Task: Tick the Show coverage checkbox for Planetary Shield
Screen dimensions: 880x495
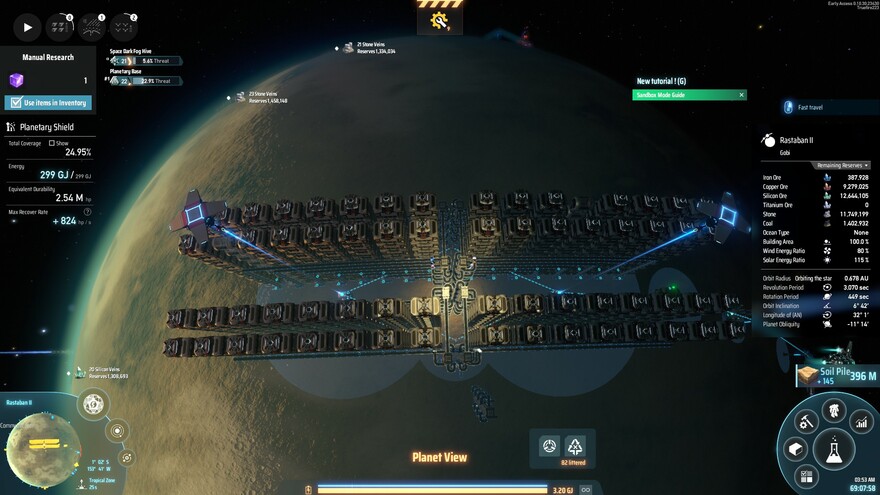Action: point(52,143)
